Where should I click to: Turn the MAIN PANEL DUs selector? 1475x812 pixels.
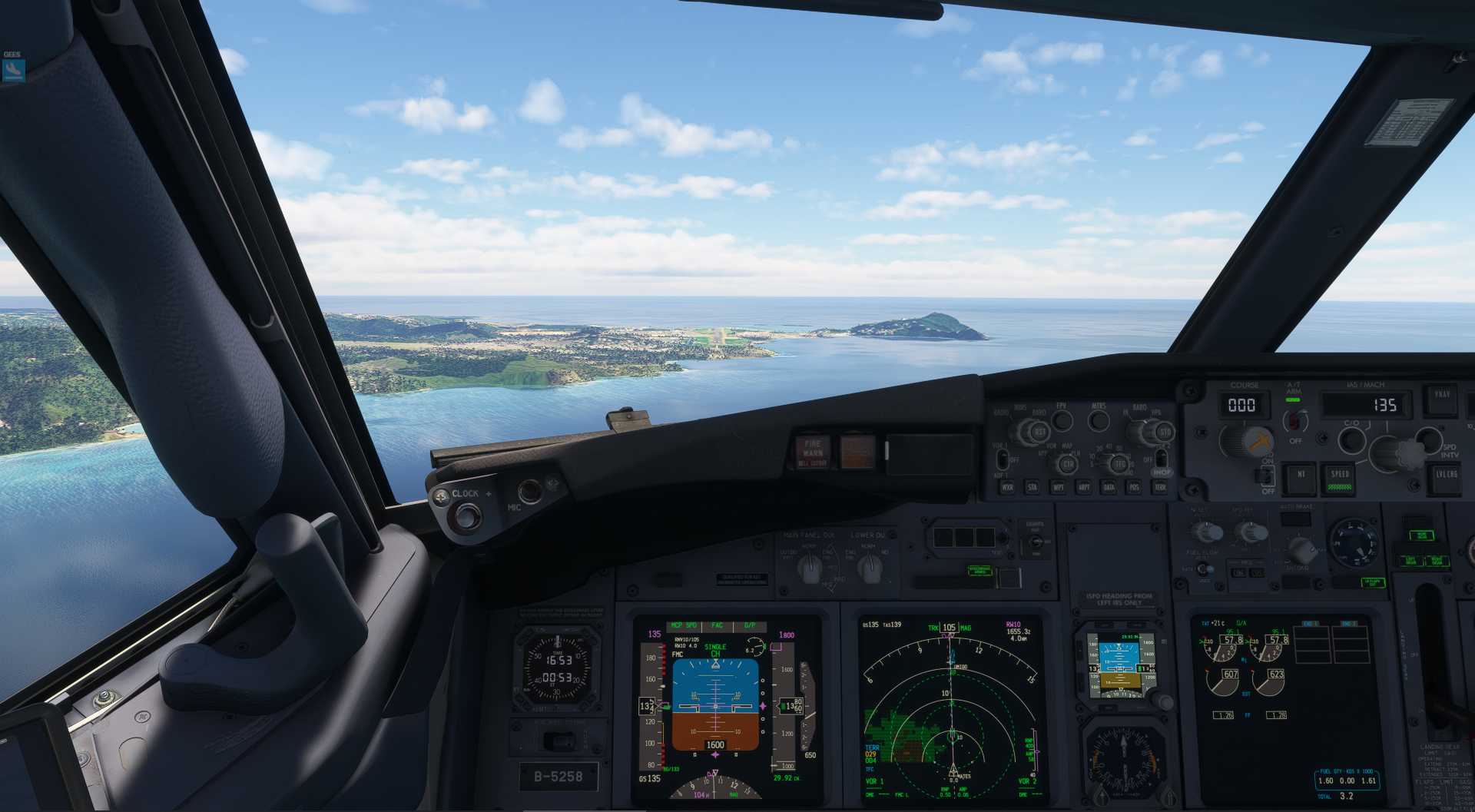point(809,568)
